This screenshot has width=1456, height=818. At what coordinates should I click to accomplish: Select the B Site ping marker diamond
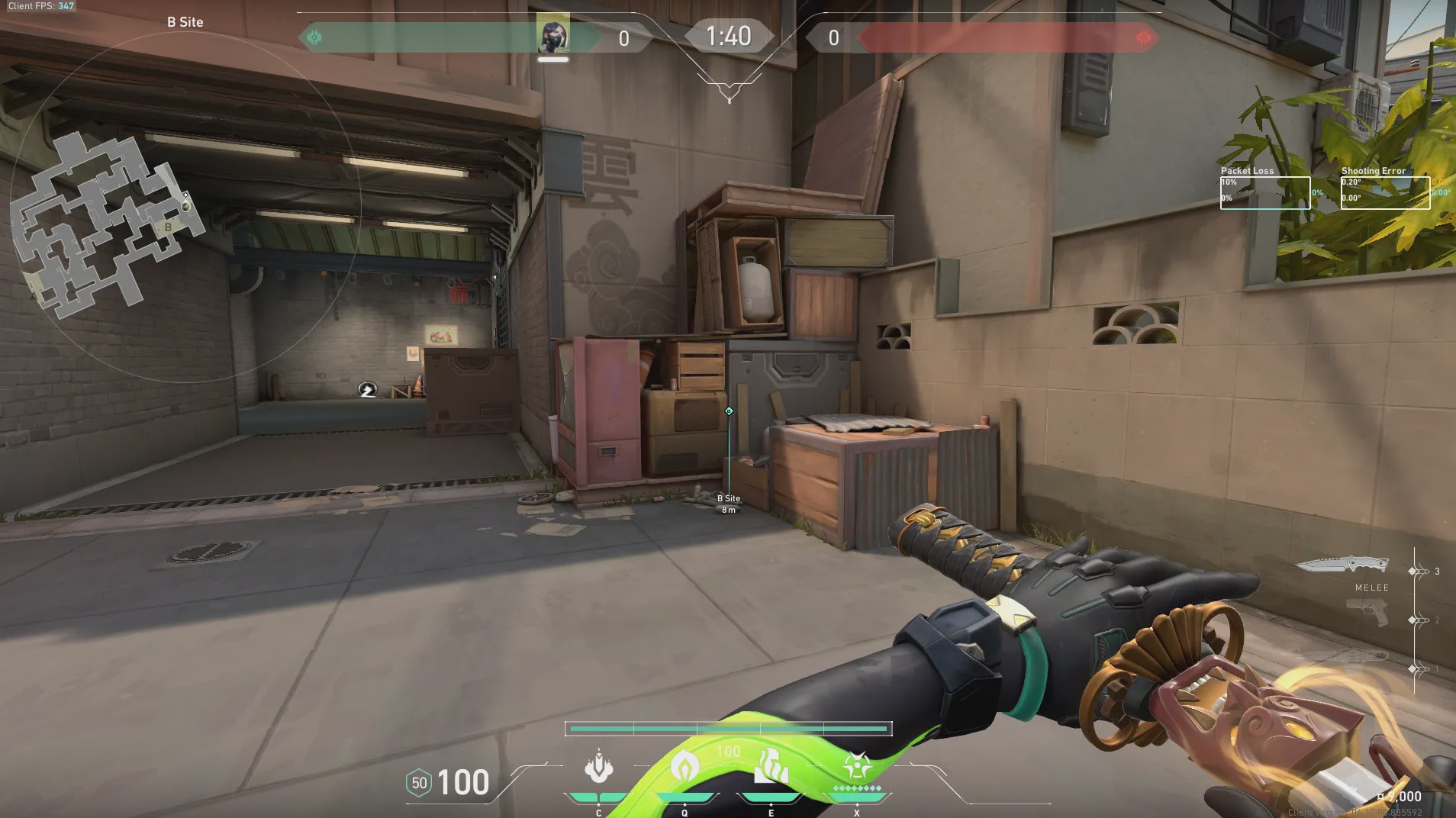(x=729, y=411)
